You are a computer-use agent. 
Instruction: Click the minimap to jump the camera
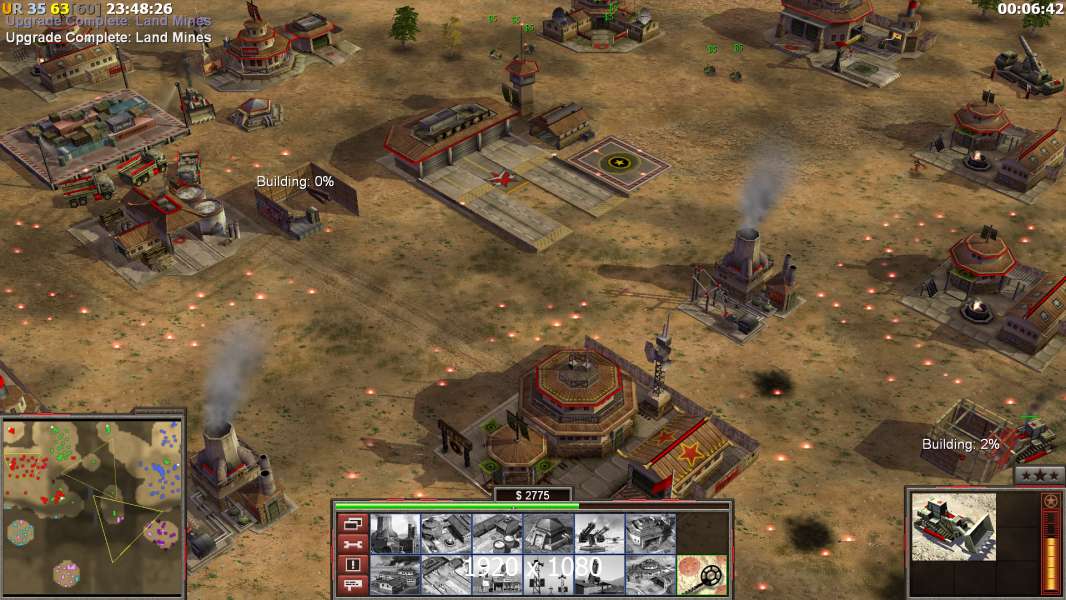(93, 500)
